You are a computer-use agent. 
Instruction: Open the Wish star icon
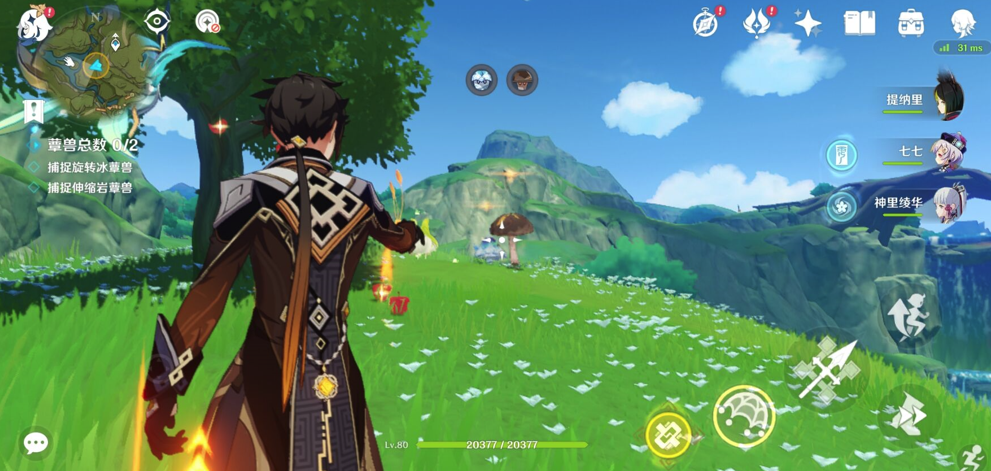tap(808, 23)
